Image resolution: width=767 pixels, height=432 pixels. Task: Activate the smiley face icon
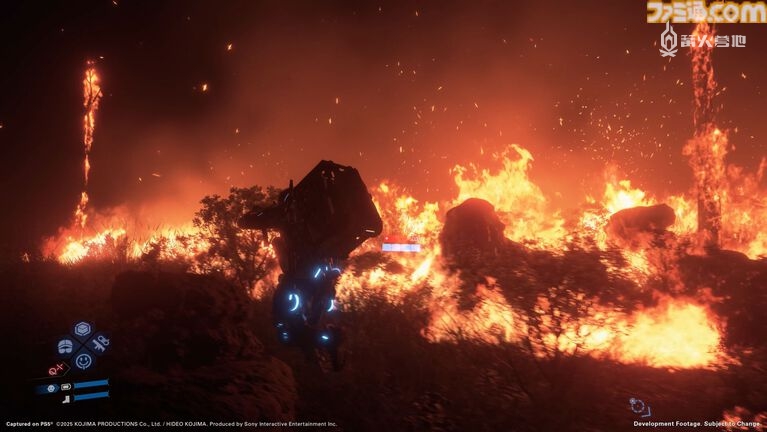(x=83, y=361)
